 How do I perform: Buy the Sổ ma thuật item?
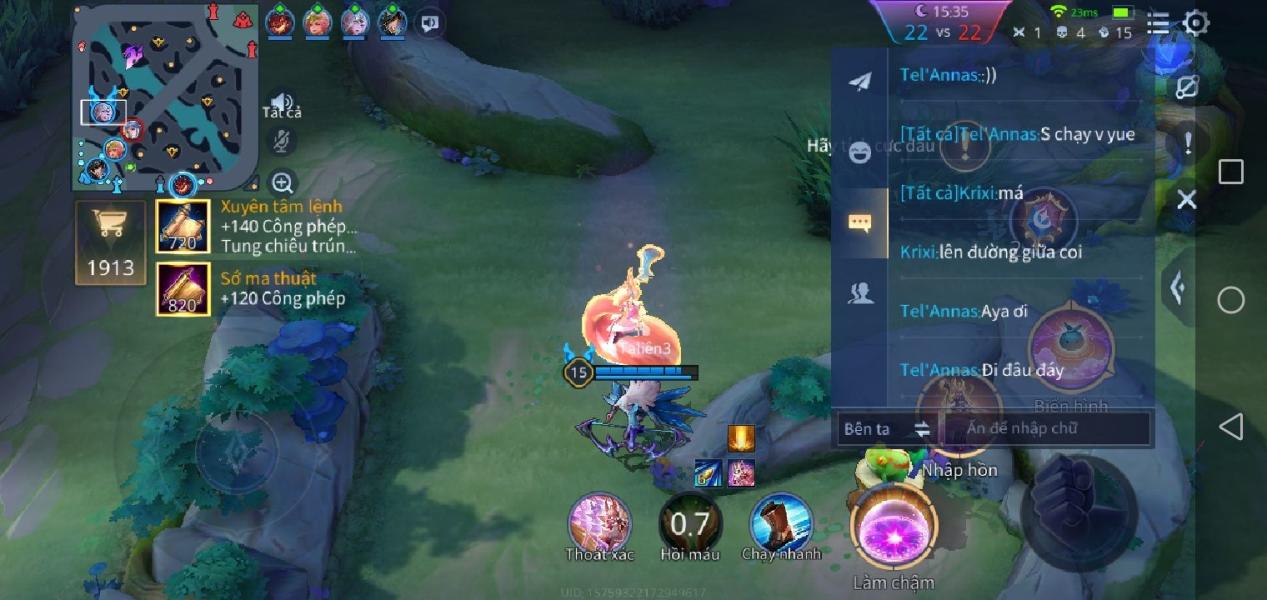[x=183, y=289]
